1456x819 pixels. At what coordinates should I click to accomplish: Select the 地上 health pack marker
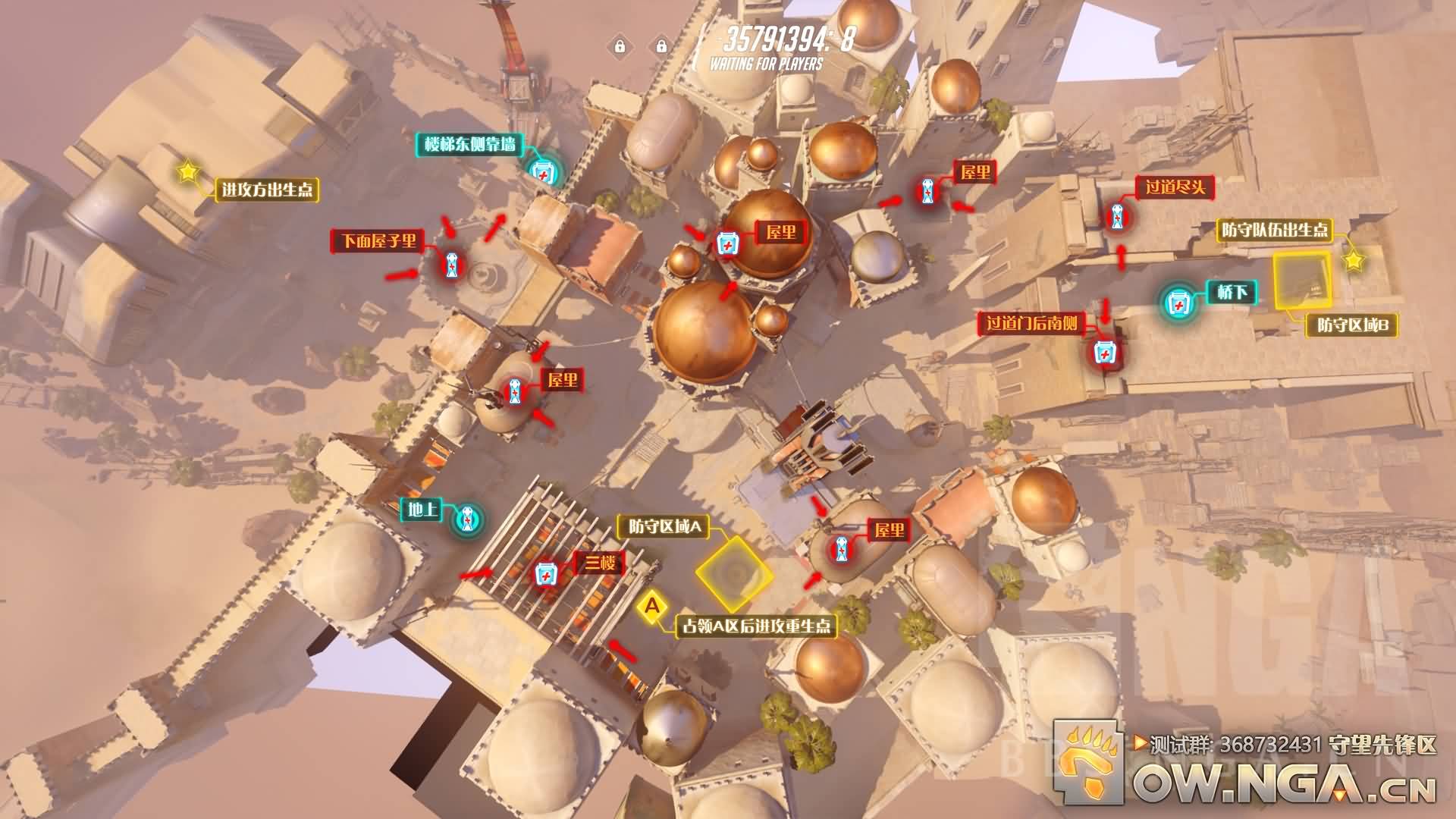468,519
